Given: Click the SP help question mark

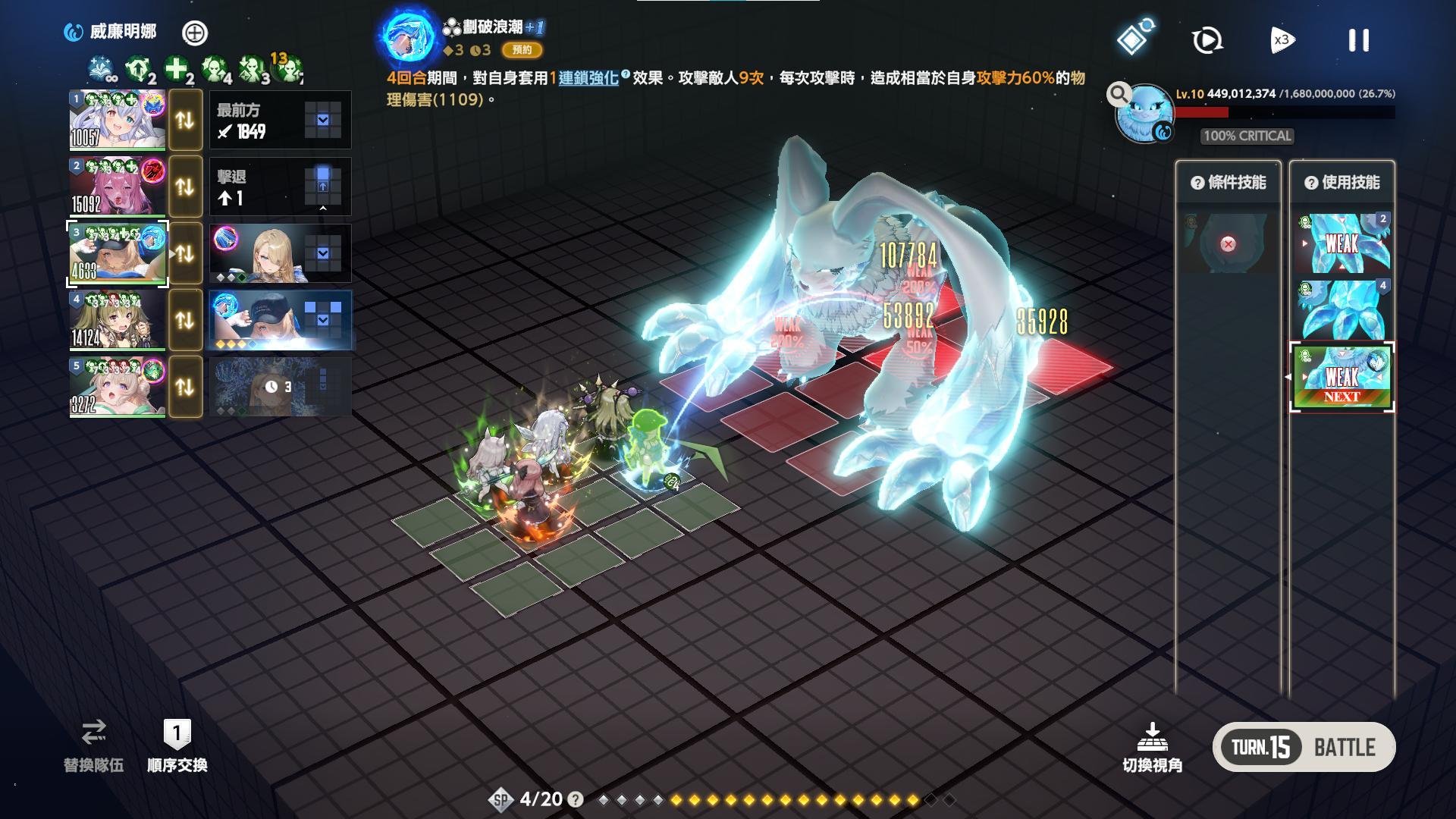Looking at the screenshot, I should [x=576, y=799].
